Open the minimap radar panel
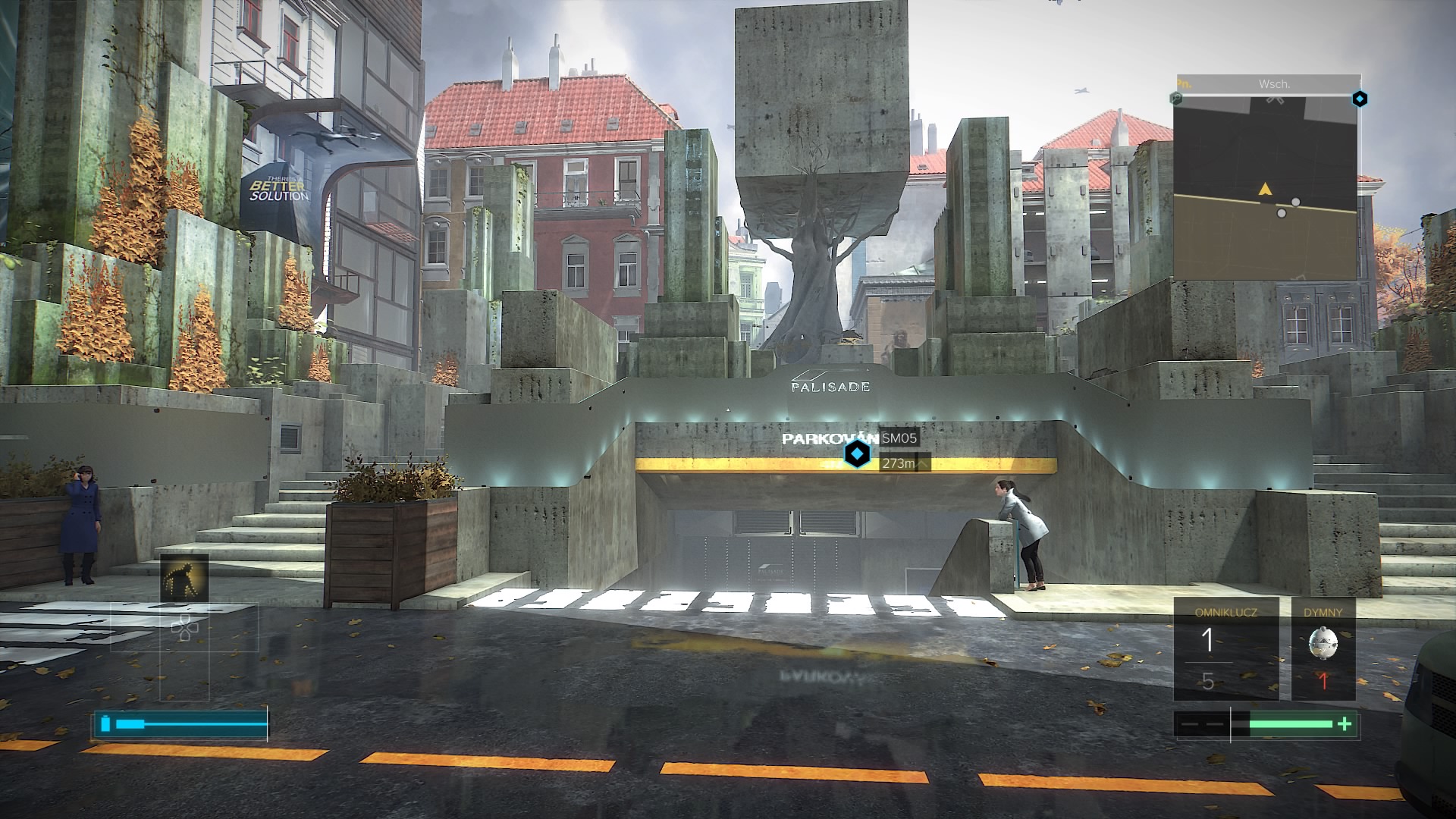This screenshot has height=819, width=1456. pos(1266,189)
